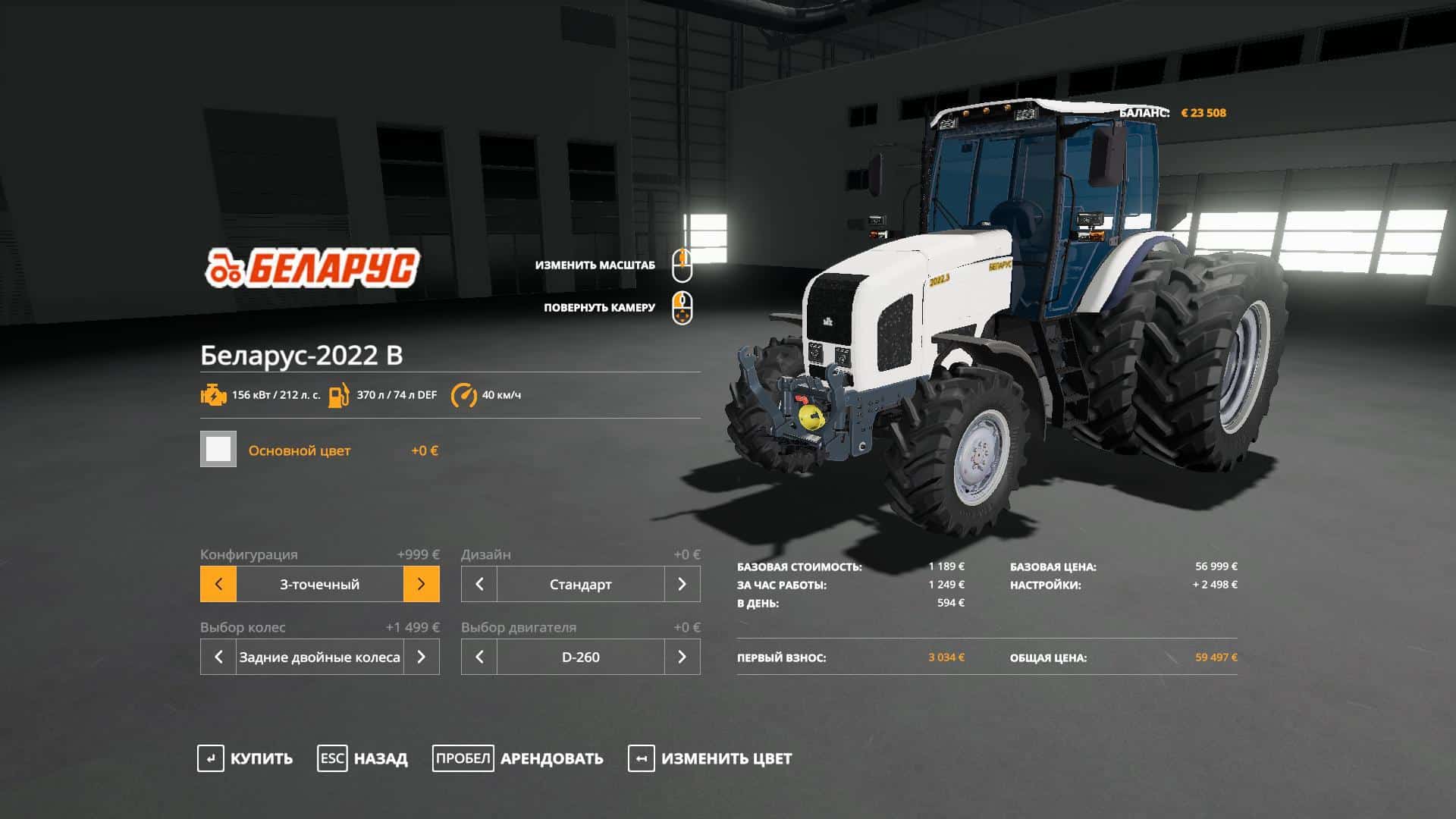Choose next Дизайн option

click(x=682, y=584)
